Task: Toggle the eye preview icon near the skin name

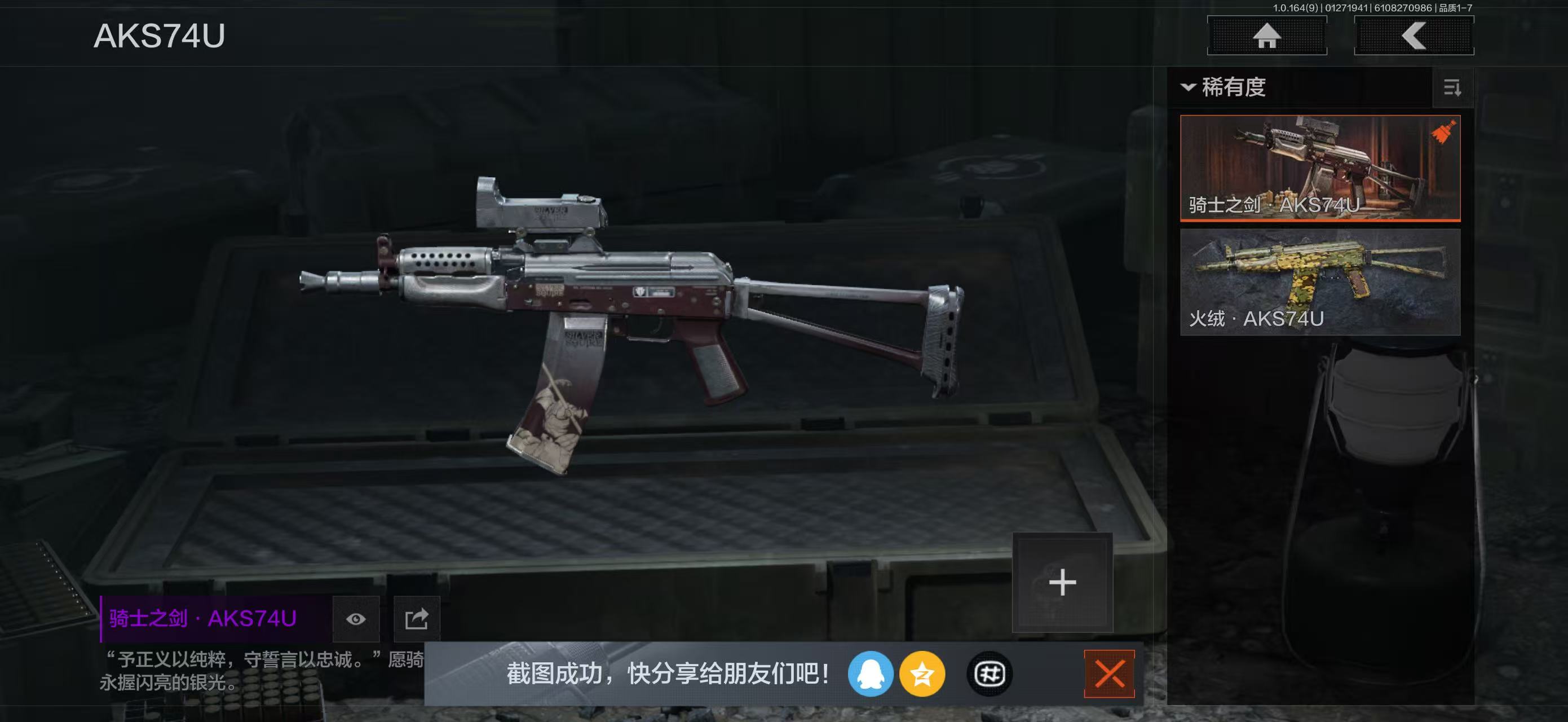Action: [357, 619]
